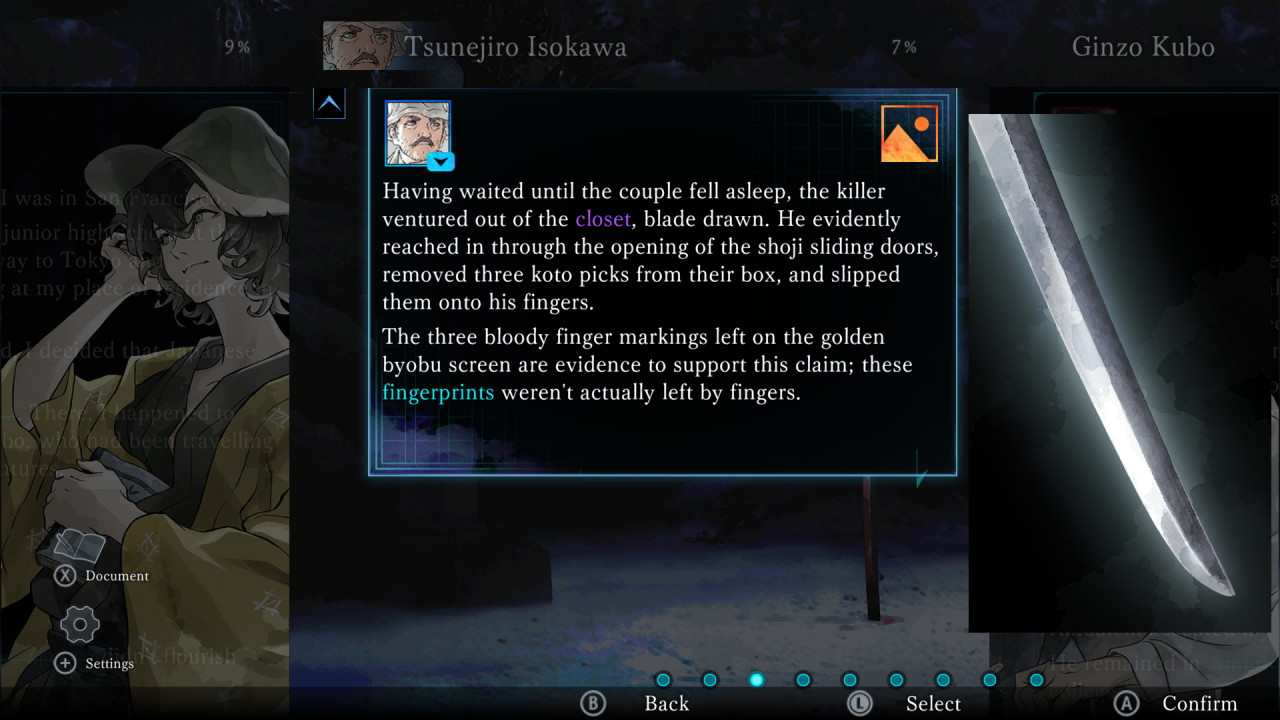Click the orange picture icon in dialog corner

click(908, 132)
